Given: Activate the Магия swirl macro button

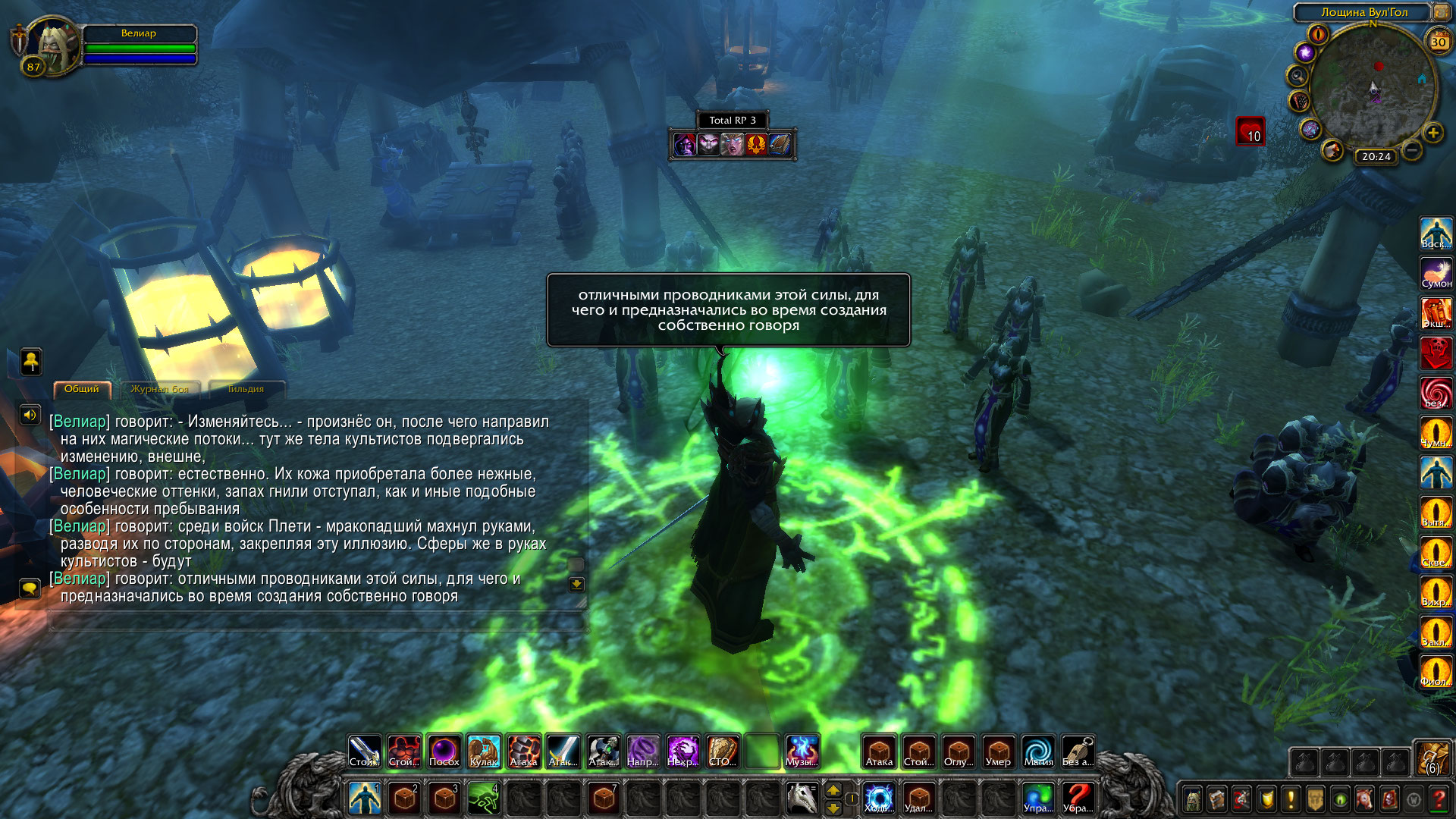Looking at the screenshot, I should pos(1038,752).
